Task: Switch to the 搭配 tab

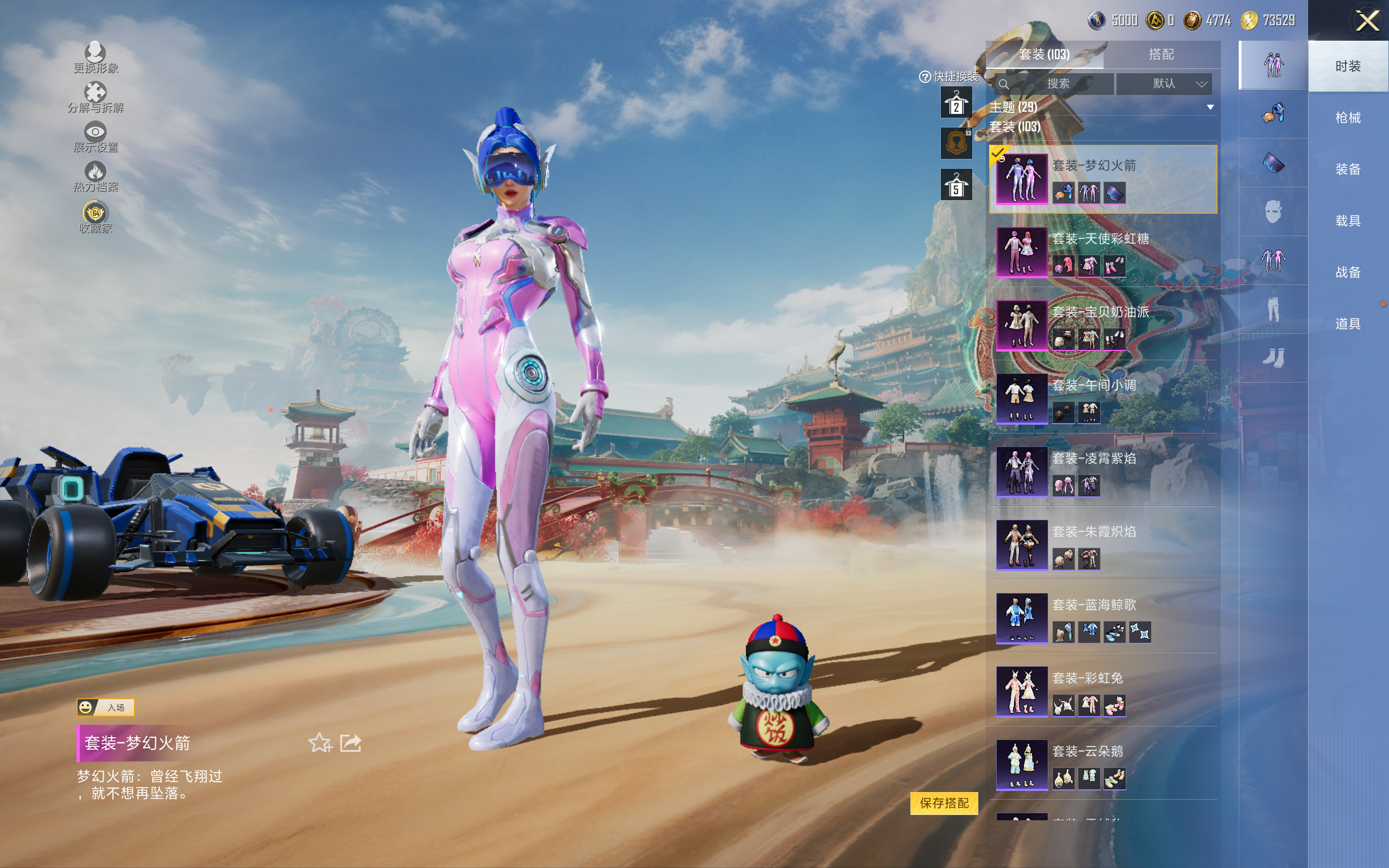Action: 1161,55
